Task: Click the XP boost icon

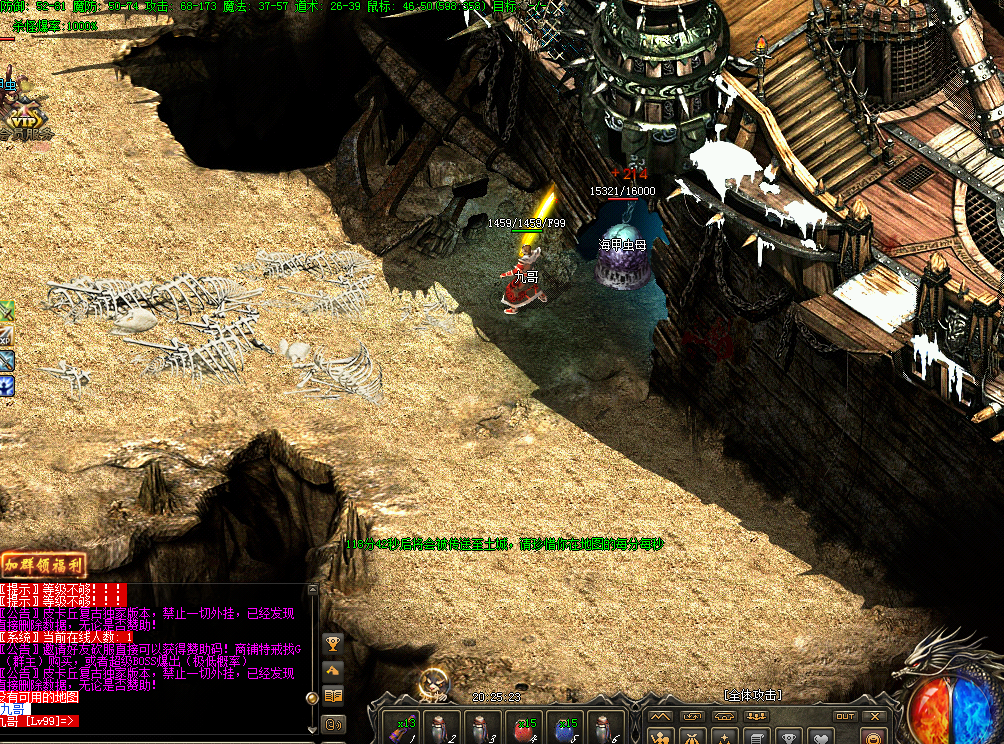Action: pos(6,337)
